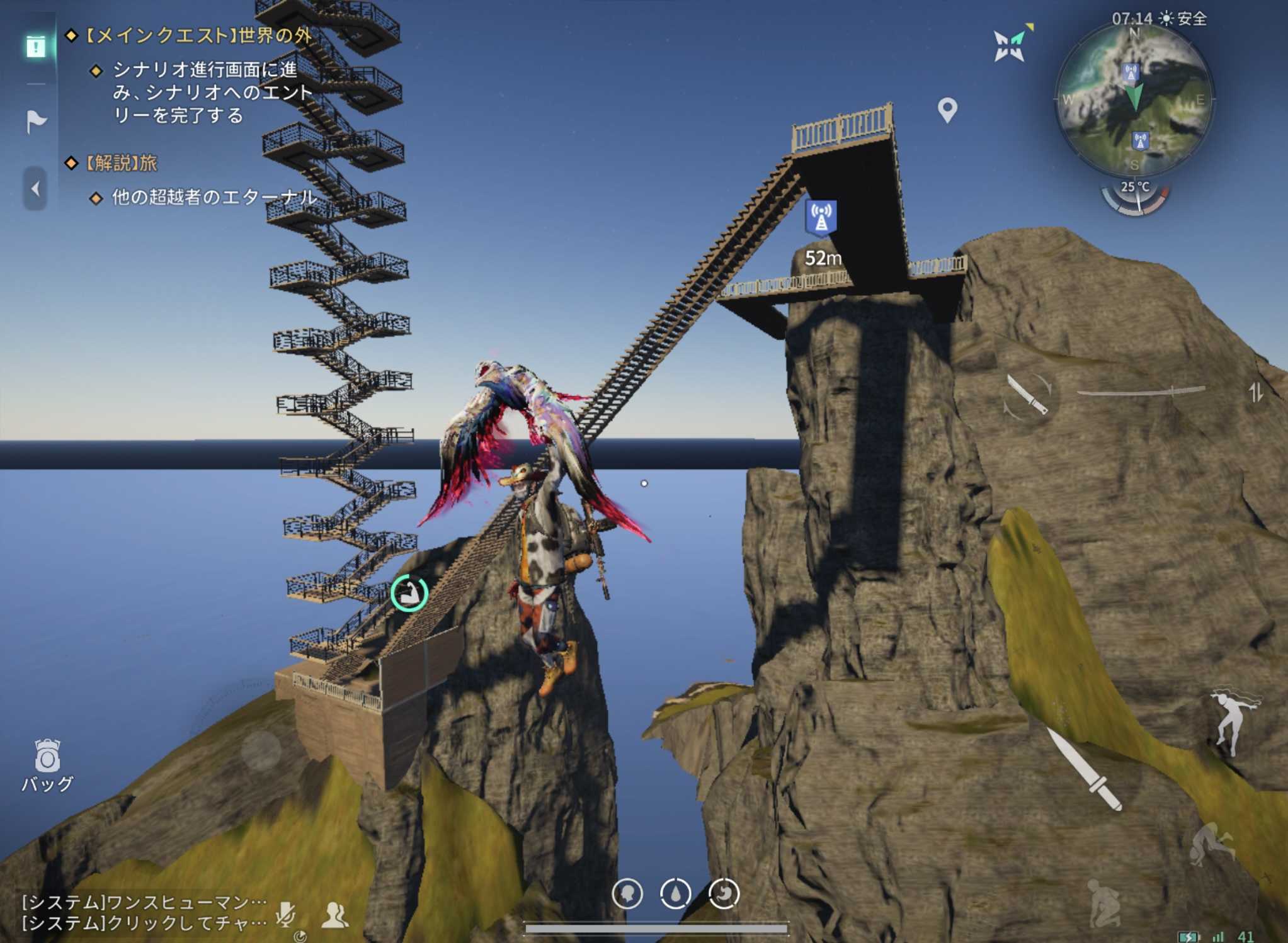This screenshot has width=1288, height=943.
Task: Select the flag icon in left sidebar
Action: coord(36,120)
